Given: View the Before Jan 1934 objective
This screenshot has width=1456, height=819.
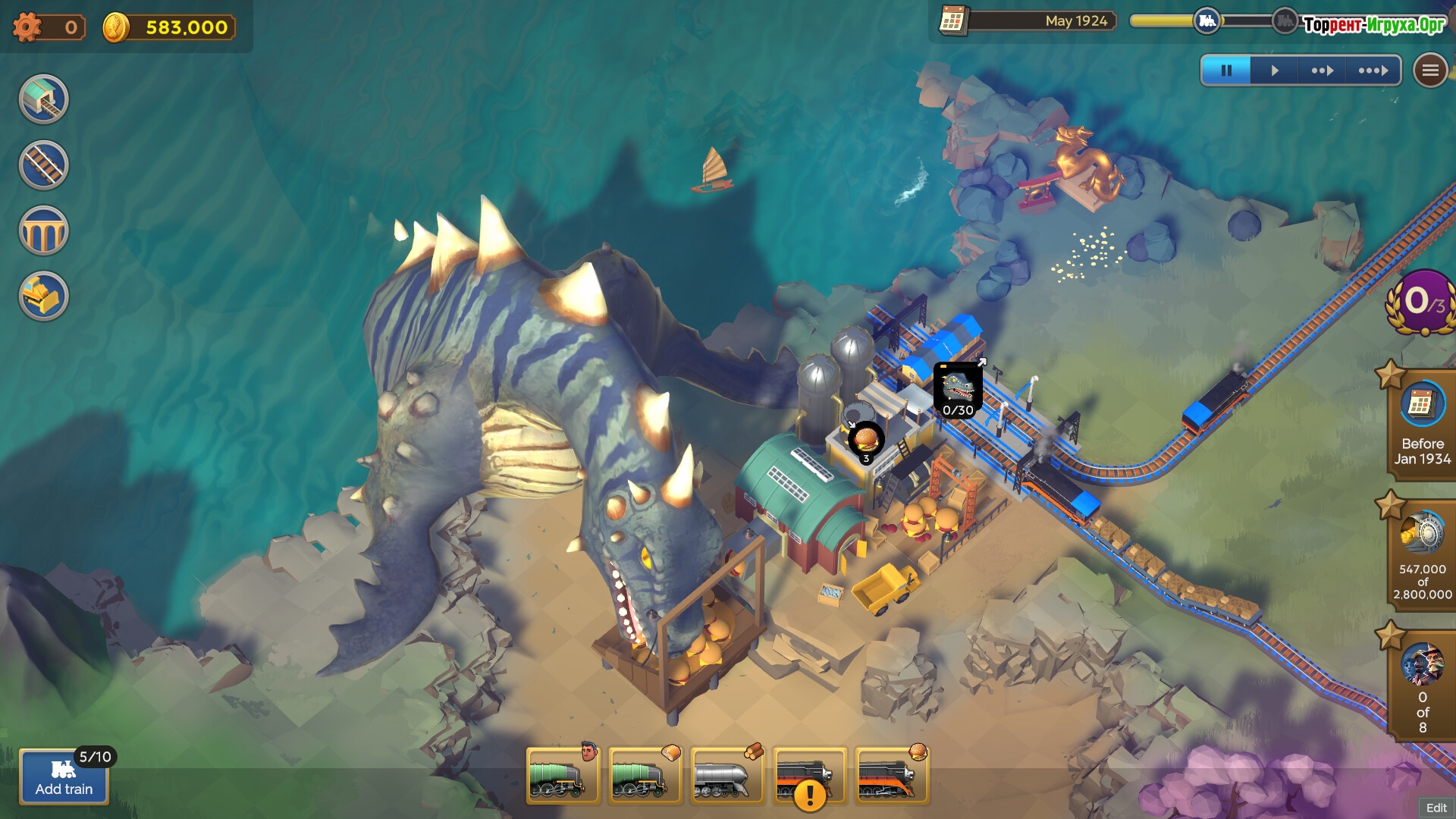Looking at the screenshot, I should (1422, 425).
